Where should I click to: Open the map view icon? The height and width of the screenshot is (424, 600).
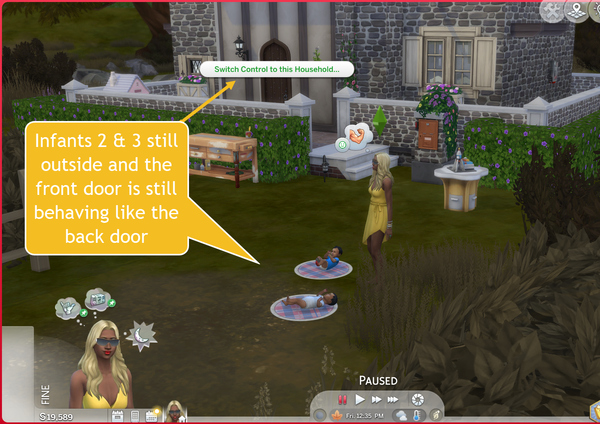click(x=579, y=11)
